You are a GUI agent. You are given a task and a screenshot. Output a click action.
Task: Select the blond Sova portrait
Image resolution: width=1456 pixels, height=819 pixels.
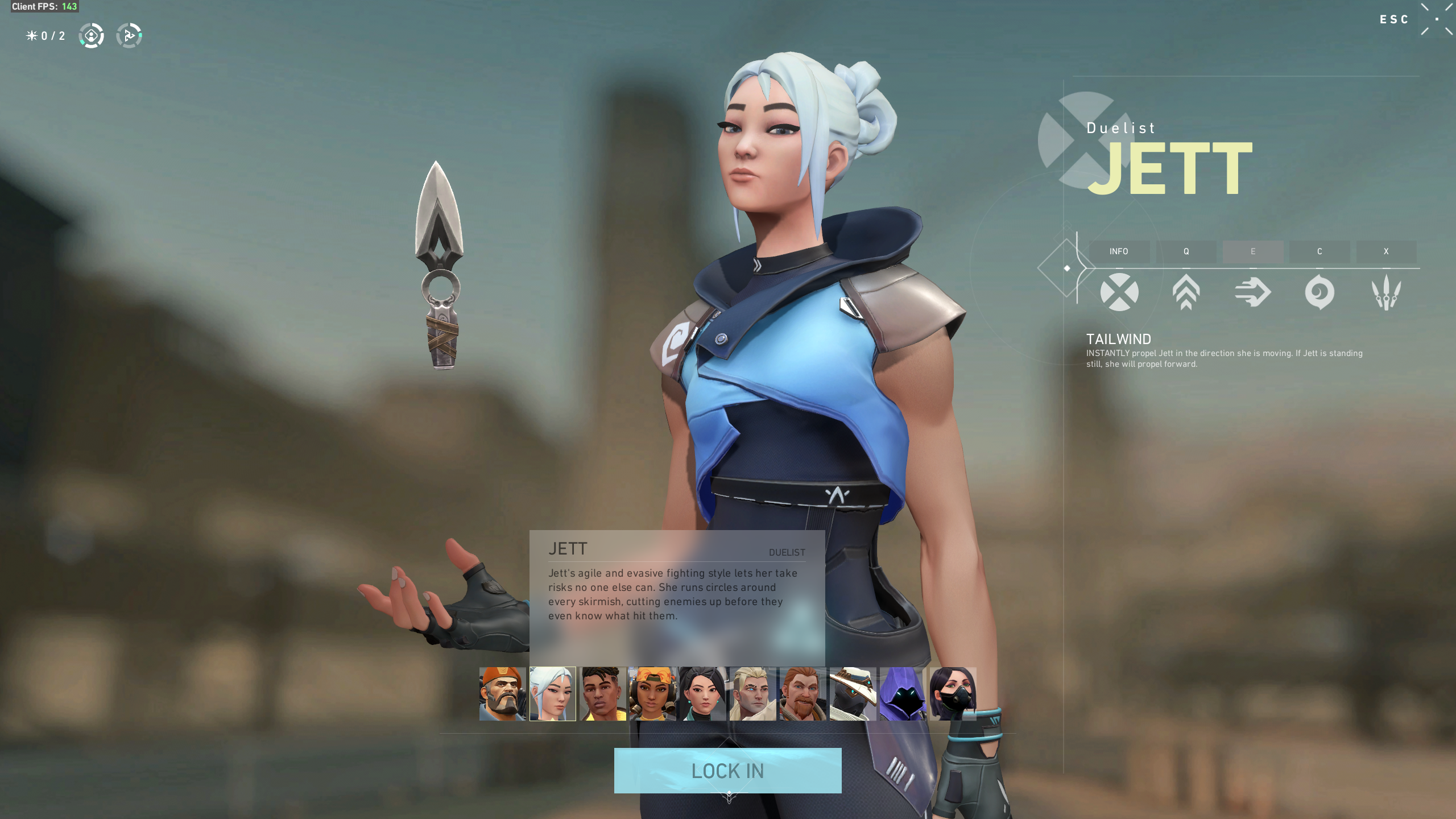click(752, 694)
